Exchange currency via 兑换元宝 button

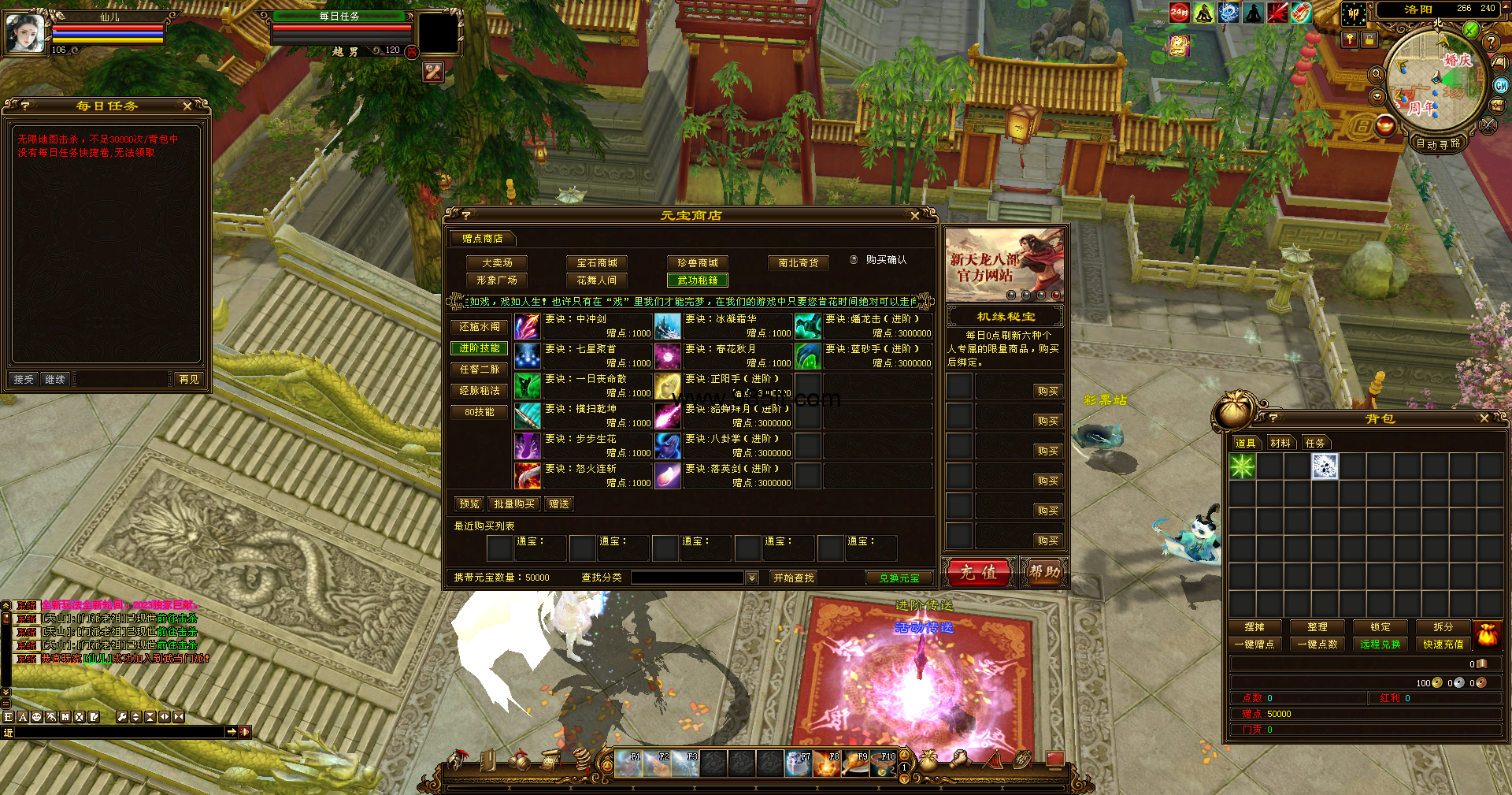tap(899, 578)
